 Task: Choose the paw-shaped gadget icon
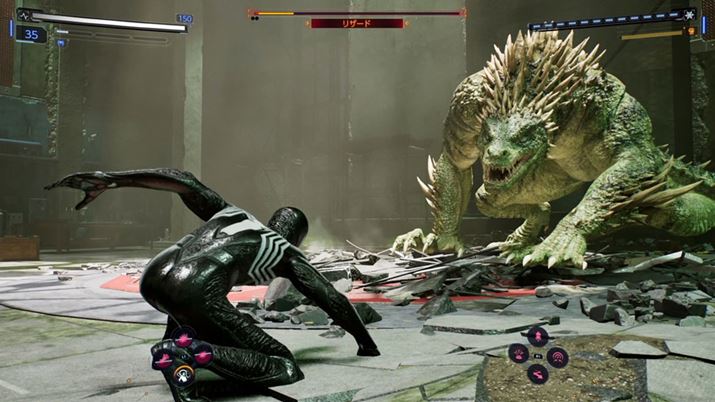coord(517,354)
